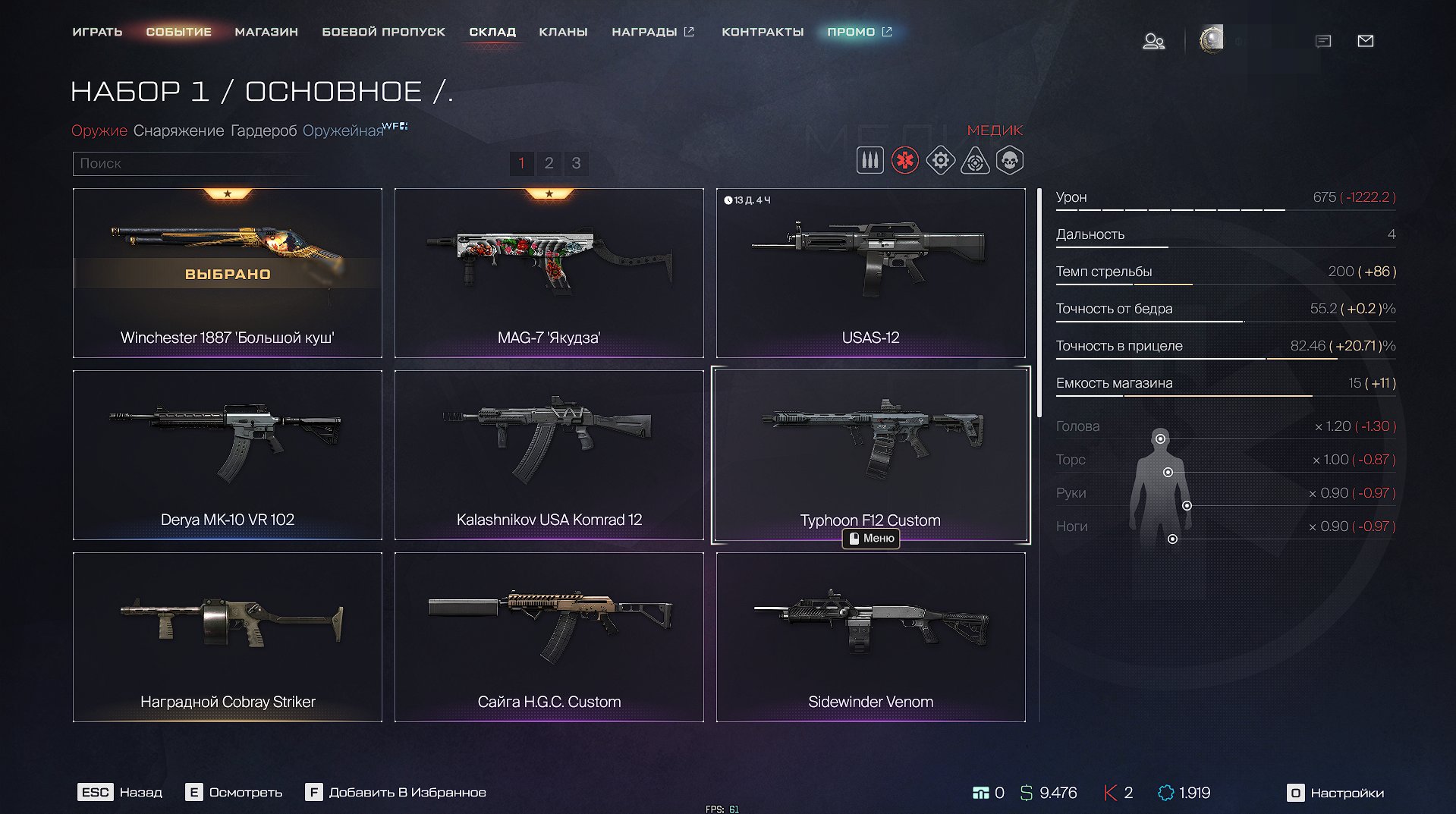Go to weapon list page 3
Image resolution: width=1456 pixels, height=814 pixels.
pos(576,163)
